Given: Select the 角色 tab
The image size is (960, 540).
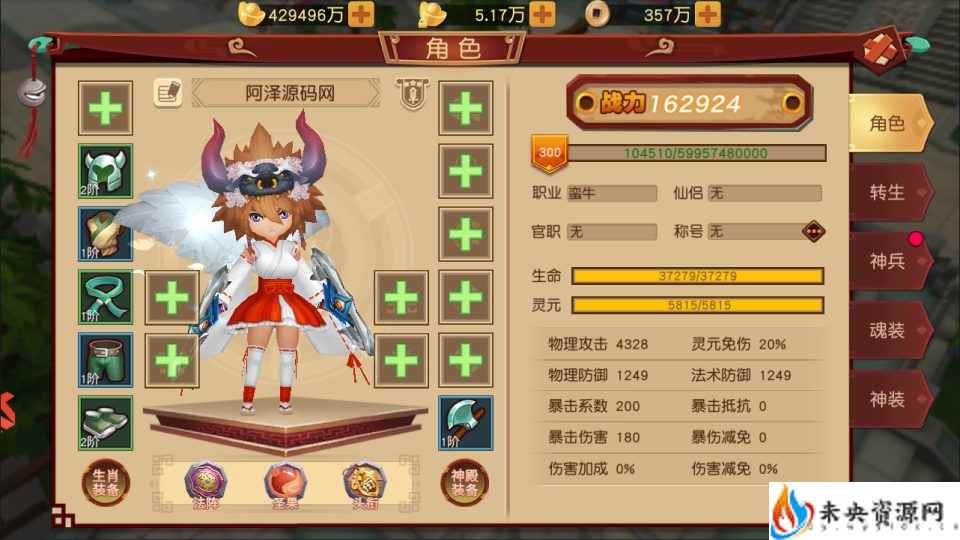Looking at the screenshot, I should pyautogui.click(x=888, y=123).
